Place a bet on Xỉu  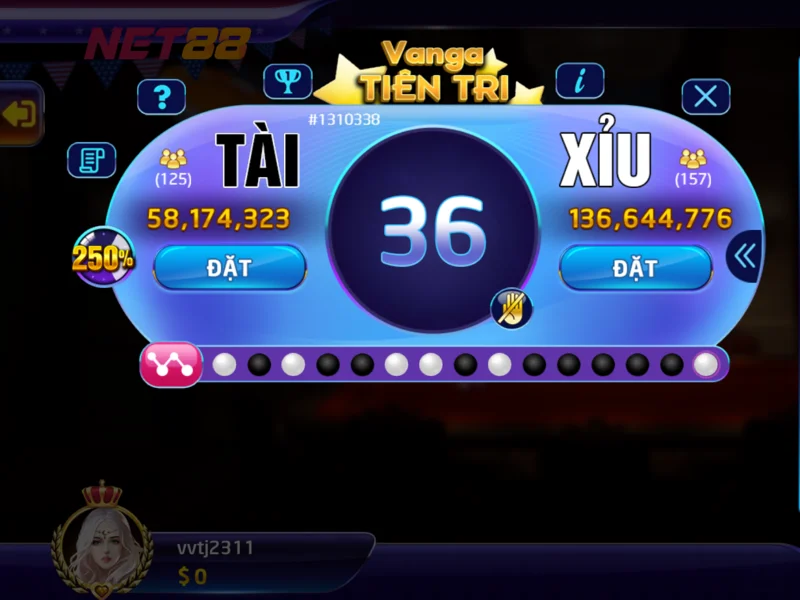(x=635, y=268)
